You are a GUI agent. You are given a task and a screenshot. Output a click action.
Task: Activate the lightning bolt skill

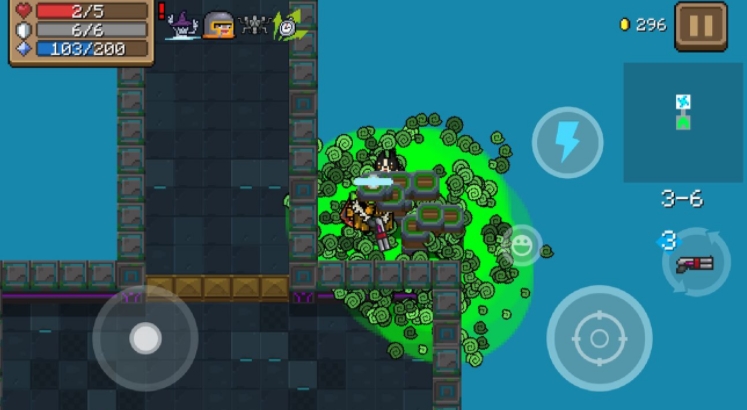pos(567,143)
